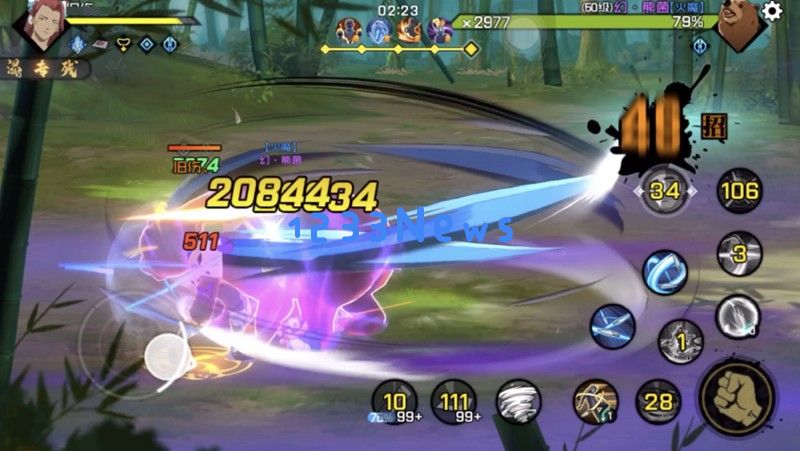
Task: Tap the item slot showing 10
Action: coord(394,402)
